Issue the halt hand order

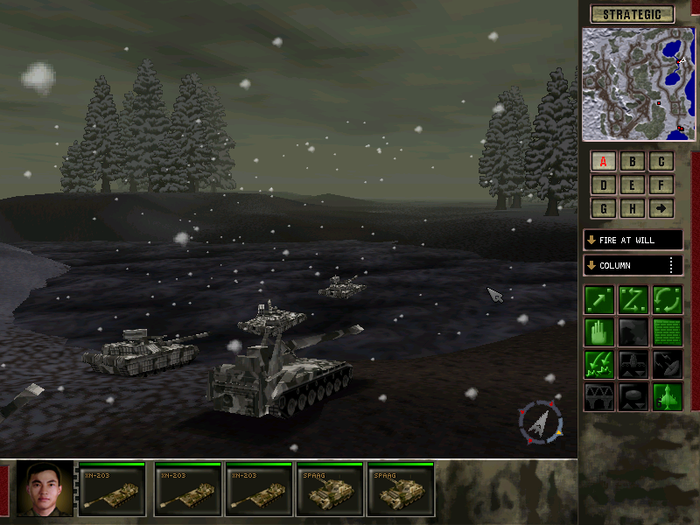coord(599,332)
